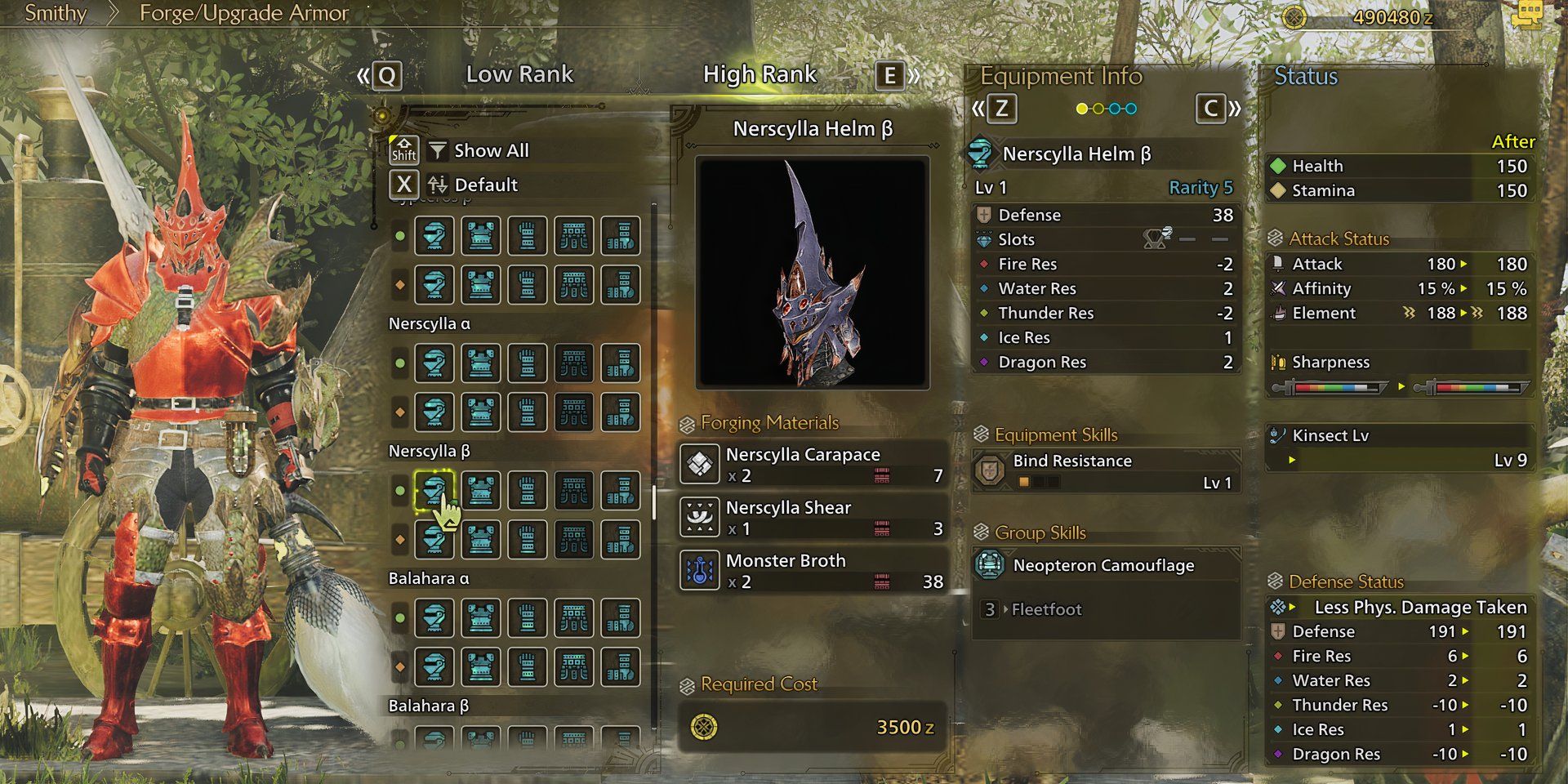Switch to the High Rank tab

(x=760, y=73)
